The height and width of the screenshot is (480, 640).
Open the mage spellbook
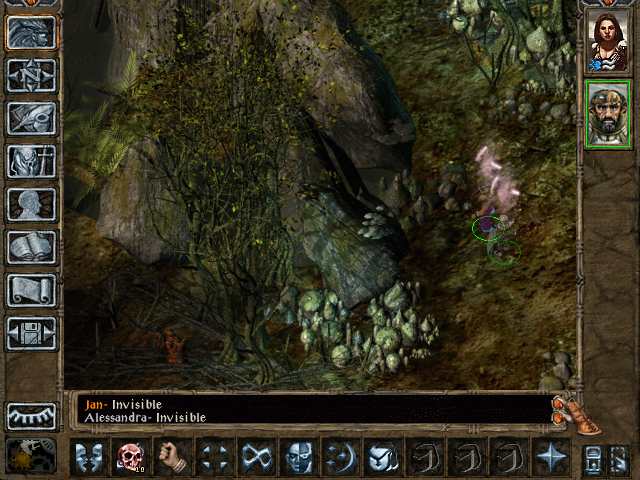pyautogui.click(x=32, y=247)
